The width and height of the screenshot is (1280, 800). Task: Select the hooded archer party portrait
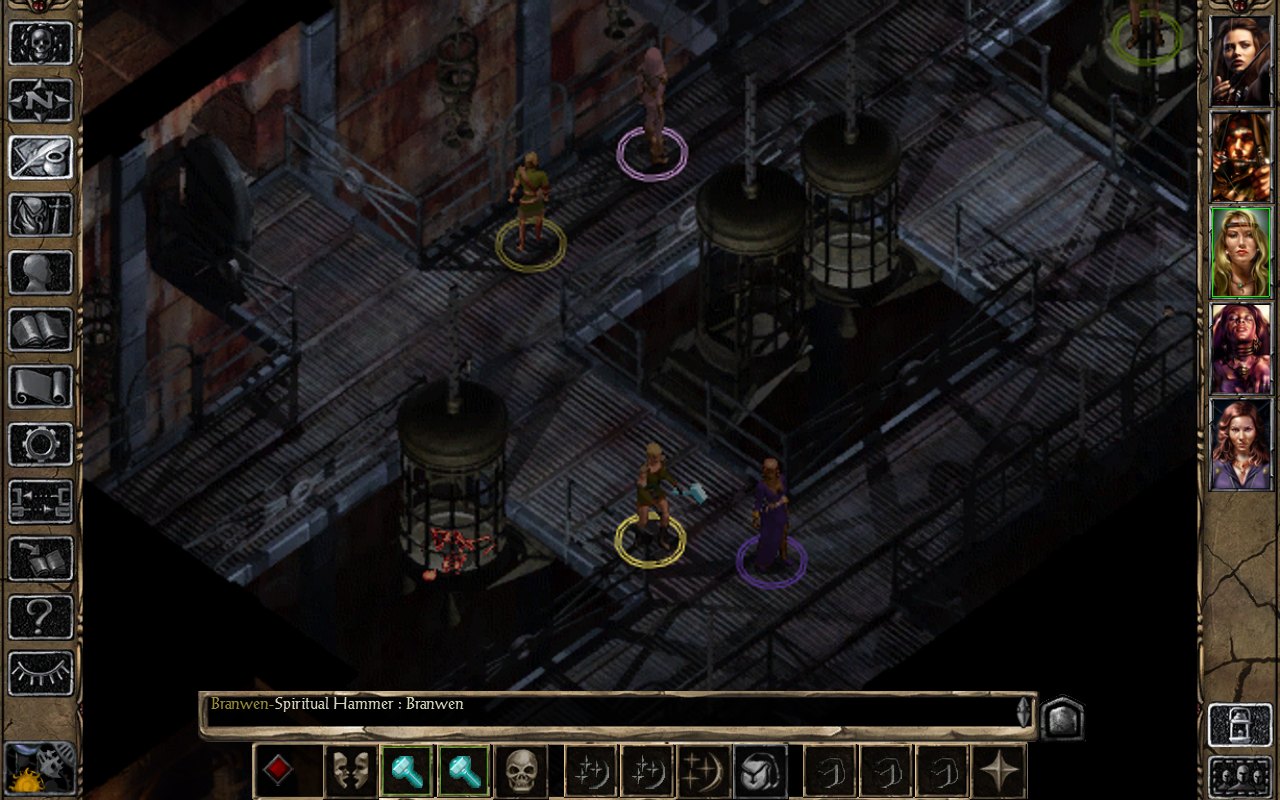(1240, 157)
